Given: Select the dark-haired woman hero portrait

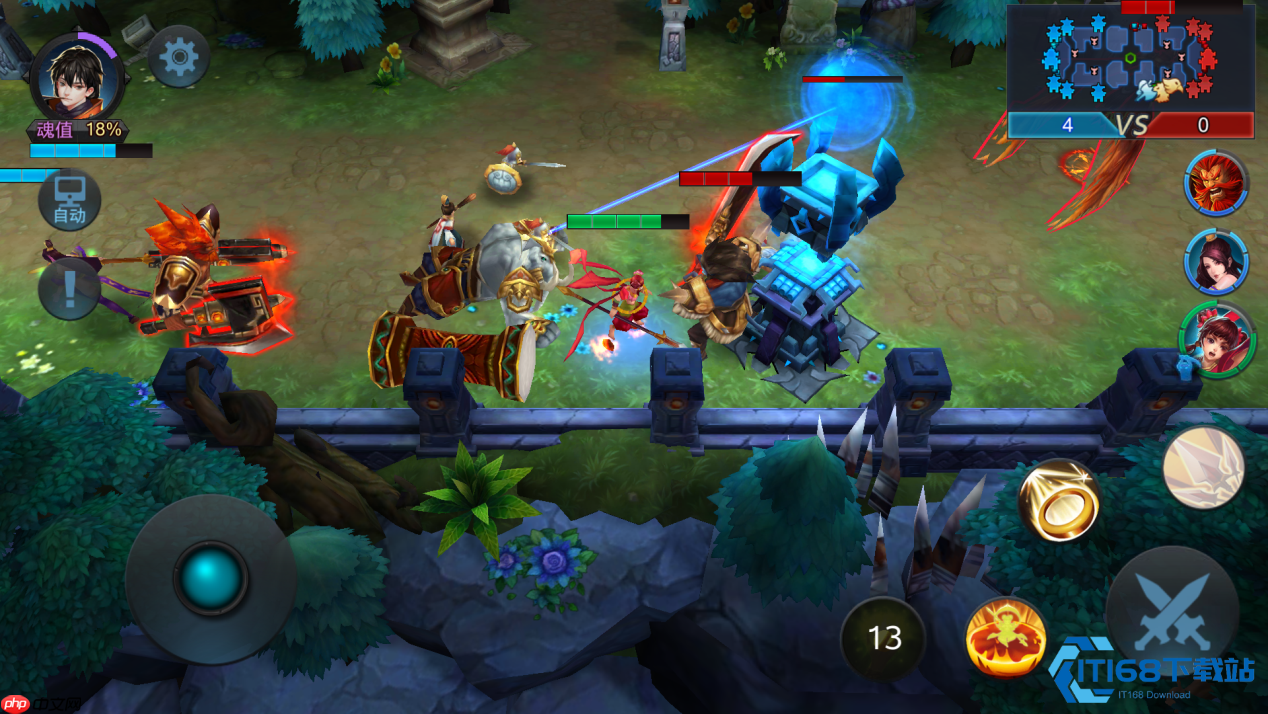Looking at the screenshot, I should [1216, 262].
